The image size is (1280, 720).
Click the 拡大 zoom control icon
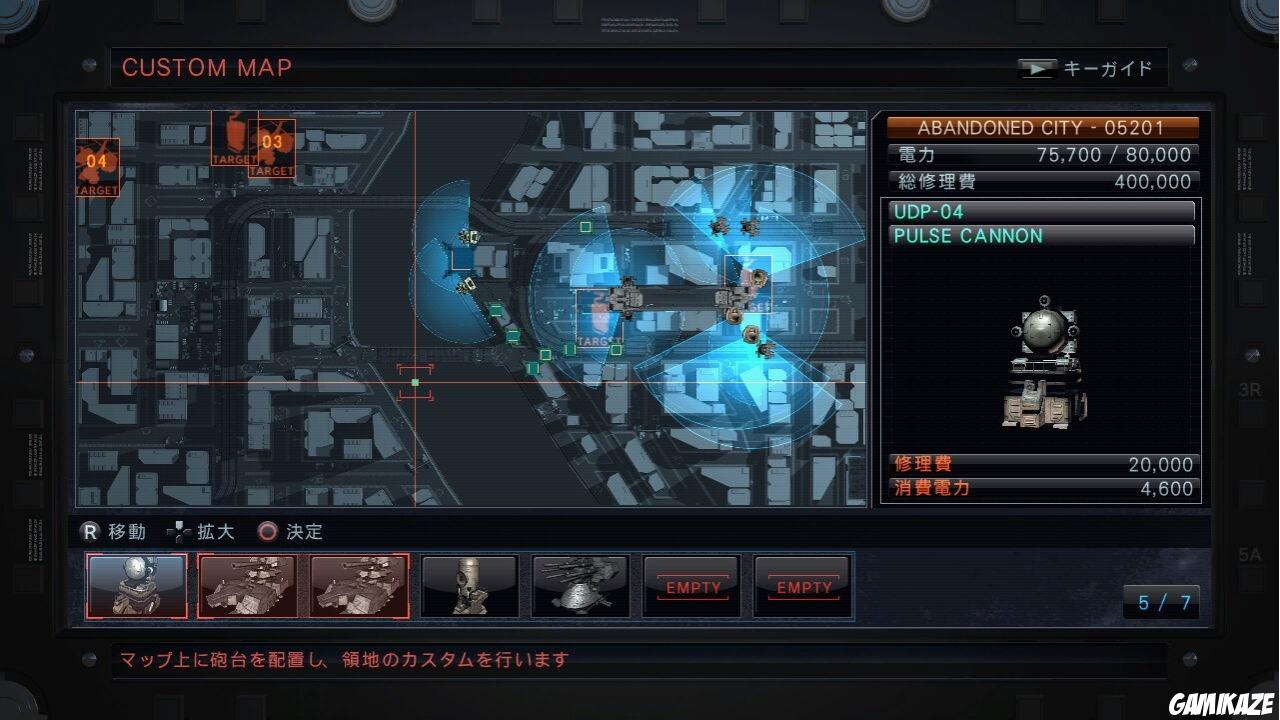click(x=180, y=532)
